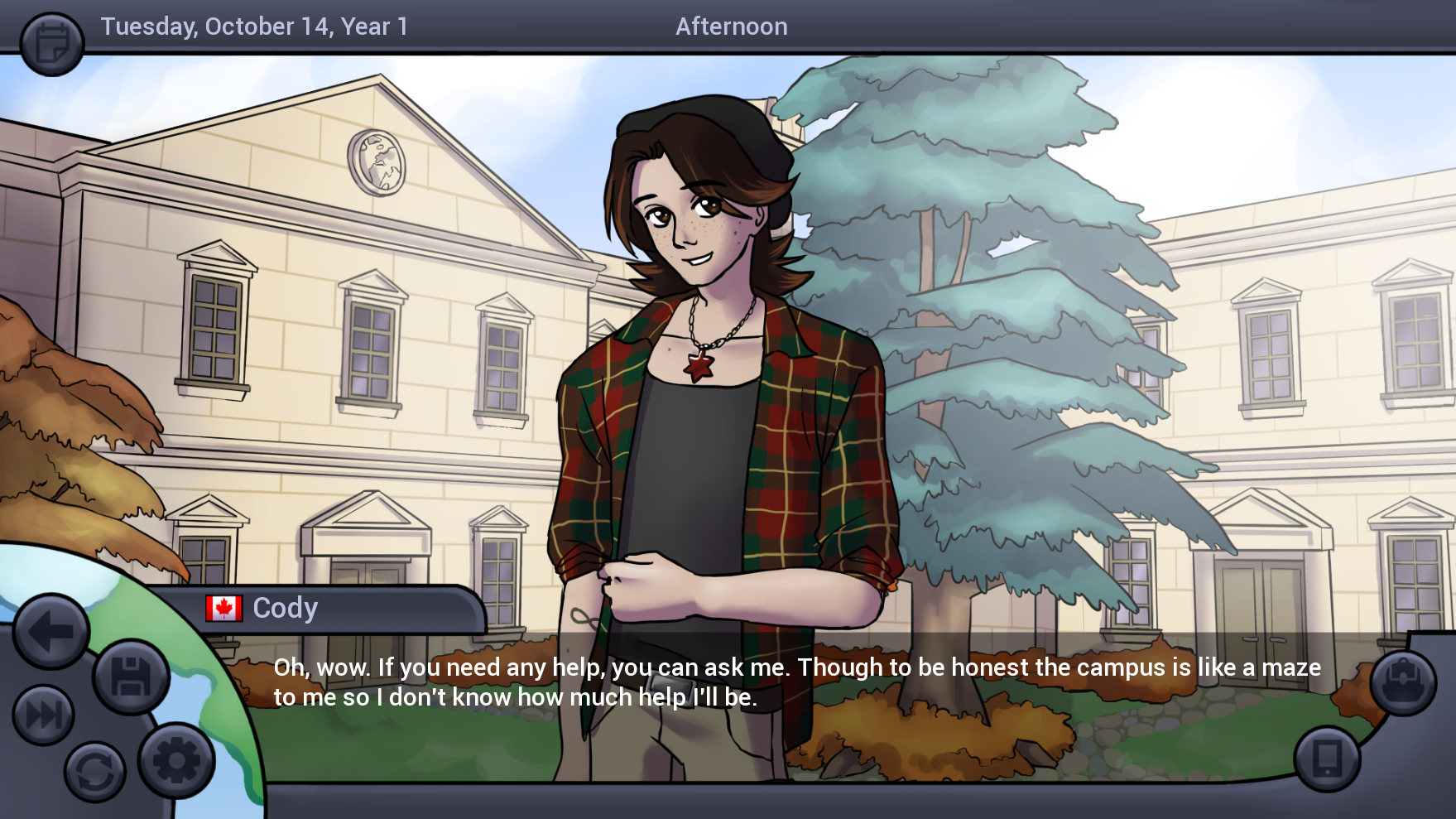Open settings with the gear icon
The width and height of the screenshot is (1456, 819).
(x=176, y=760)
